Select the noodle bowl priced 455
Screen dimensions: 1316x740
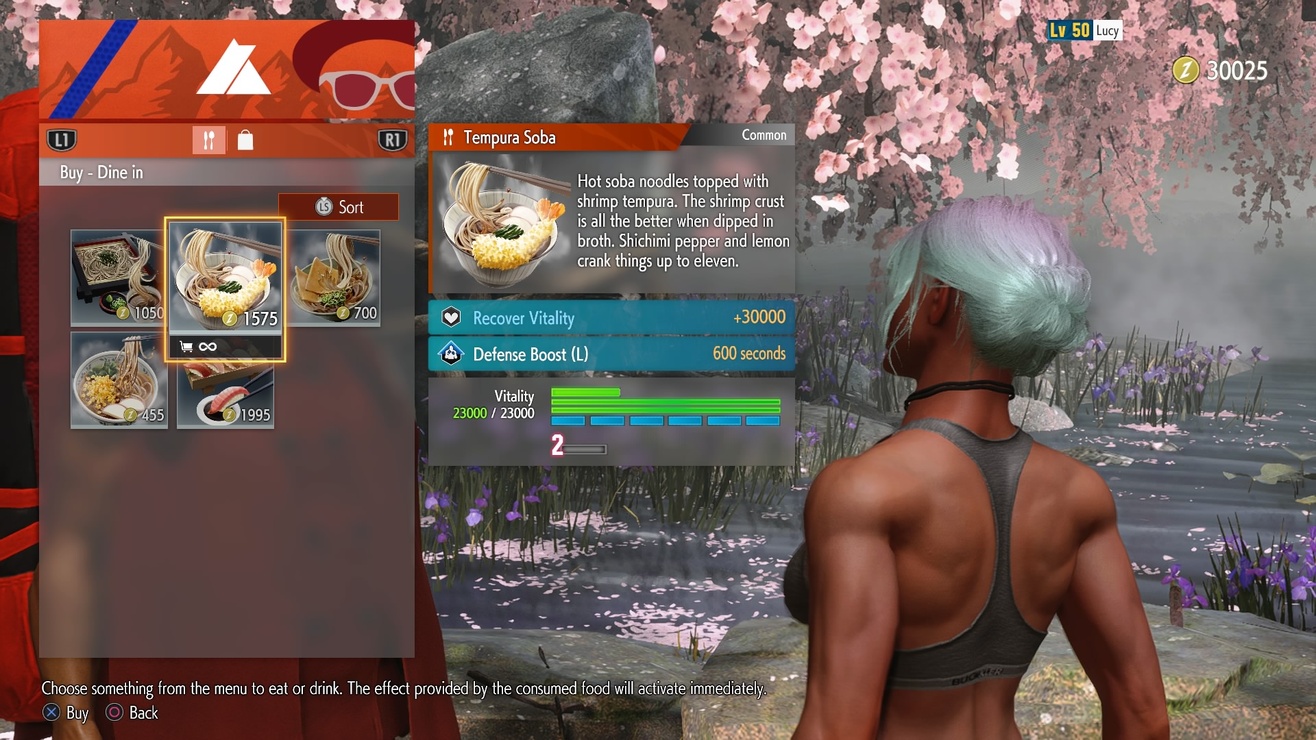[119, 380]
